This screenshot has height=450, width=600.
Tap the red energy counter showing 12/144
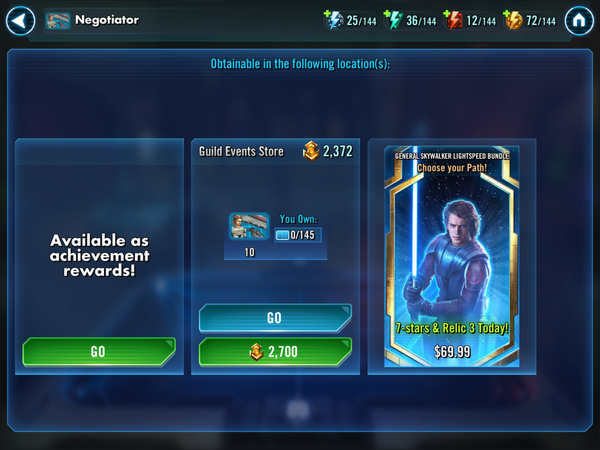[469, 20]
